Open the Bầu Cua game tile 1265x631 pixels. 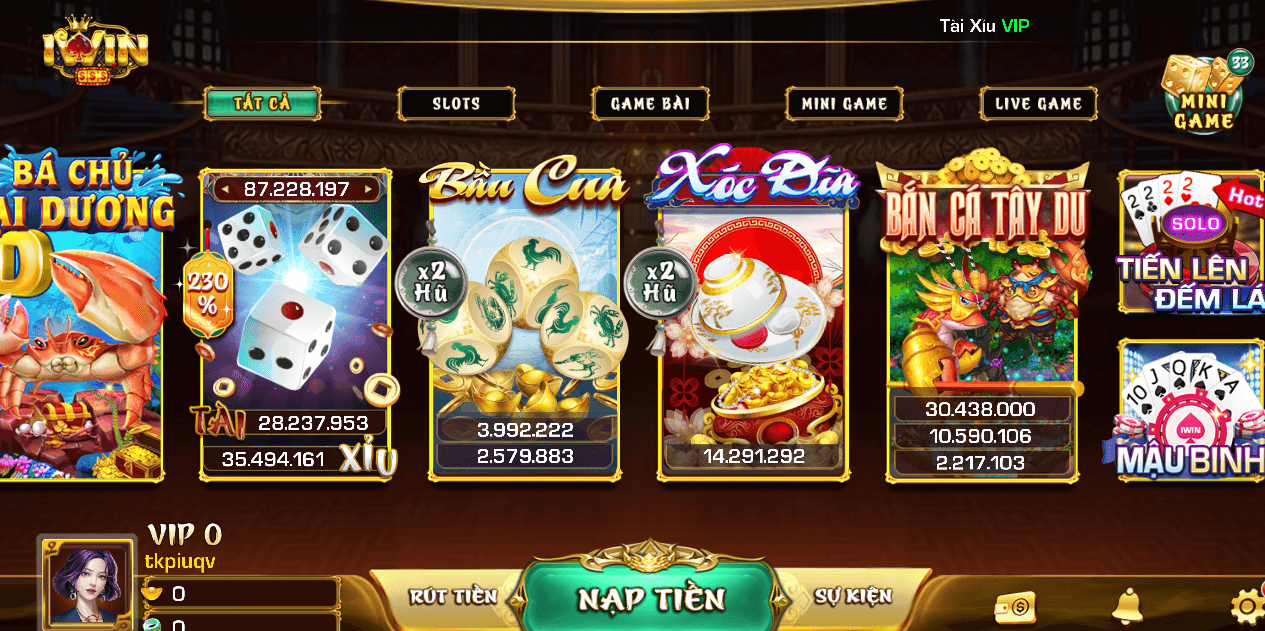pyautogui.click(x=525, y=320)
